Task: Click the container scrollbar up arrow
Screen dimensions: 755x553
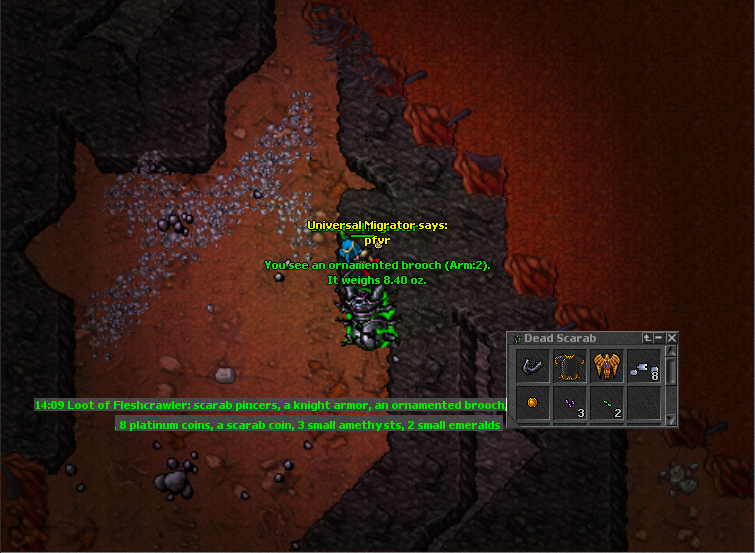Action: (x=672, y=352)
